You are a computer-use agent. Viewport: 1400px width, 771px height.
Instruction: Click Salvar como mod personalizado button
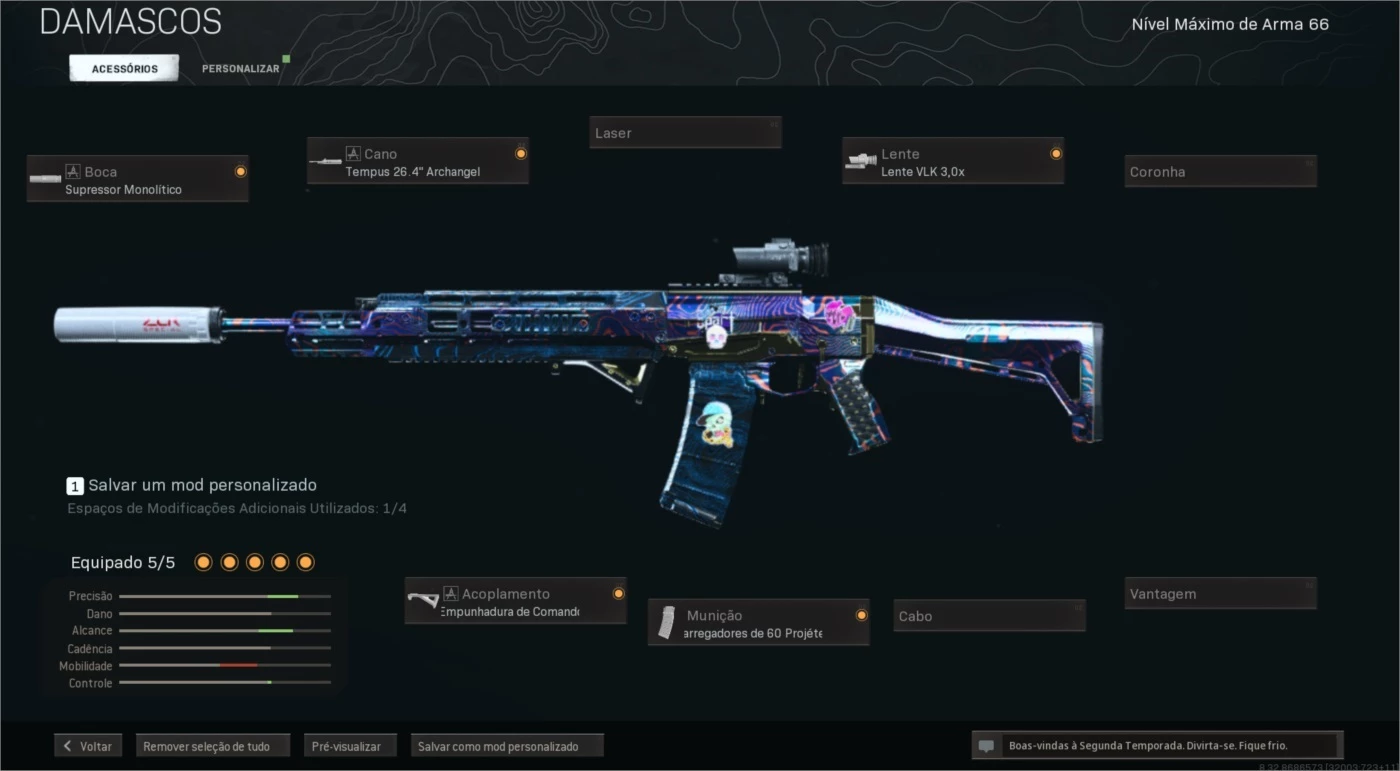coord(507,746)
